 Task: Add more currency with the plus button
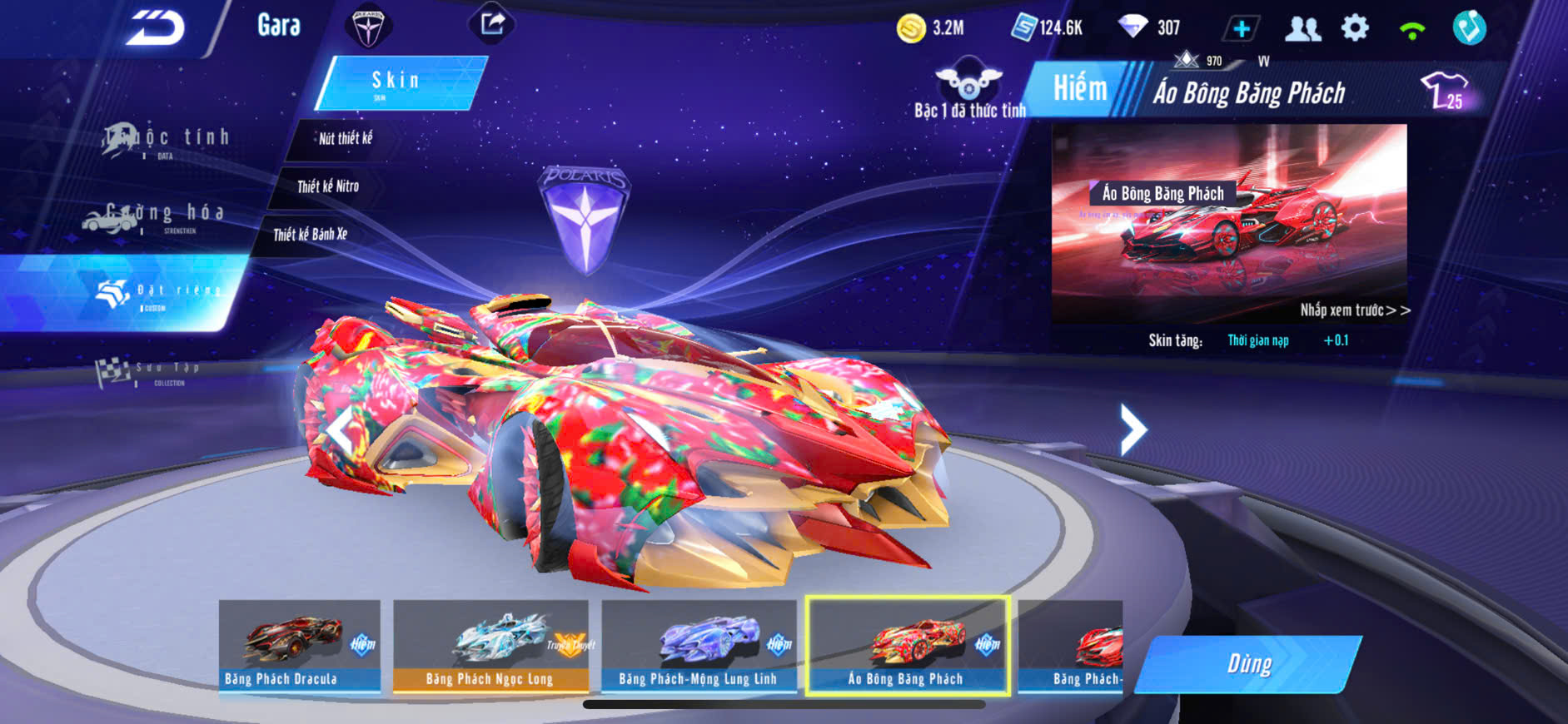[x=1241, y=29]
